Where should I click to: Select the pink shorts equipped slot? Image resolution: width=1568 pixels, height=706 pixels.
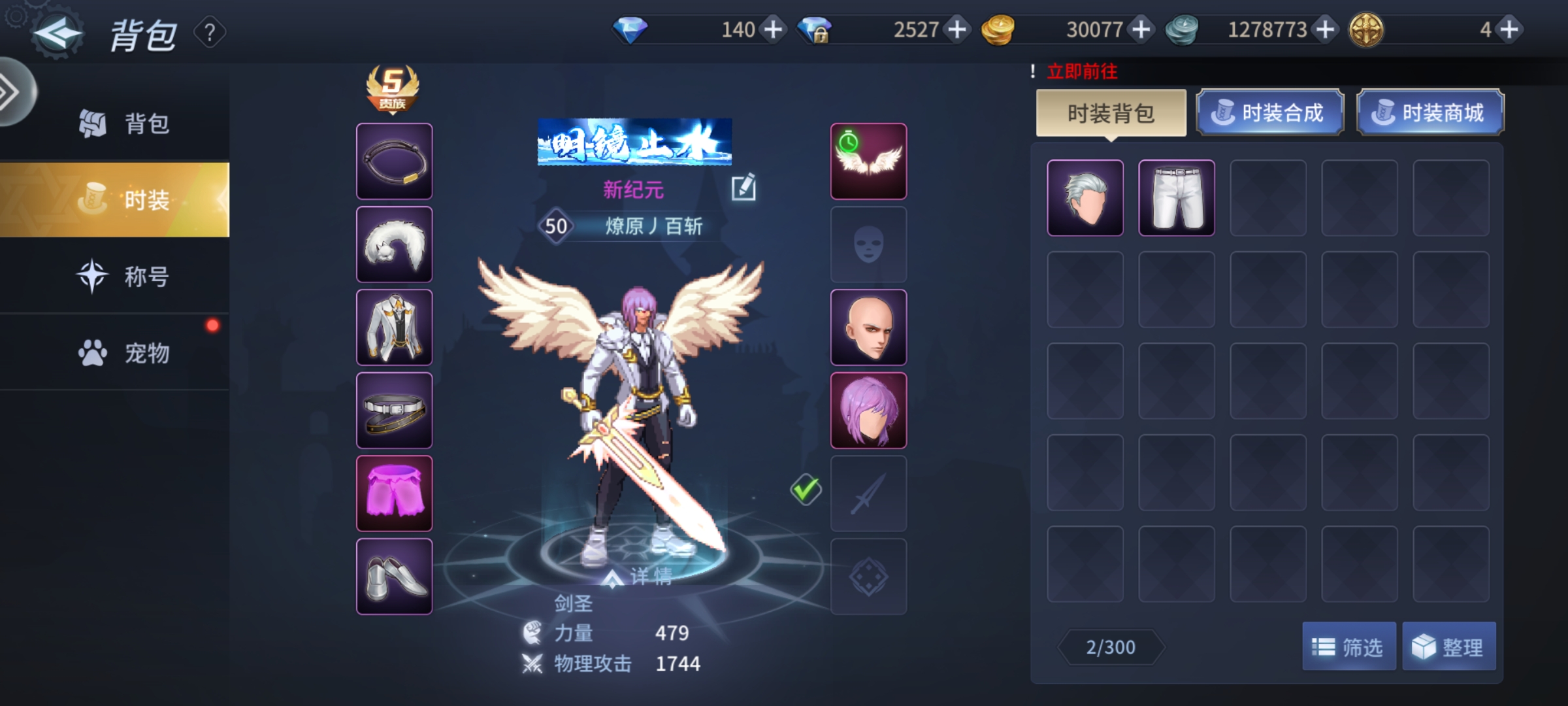tap(393, 494)
